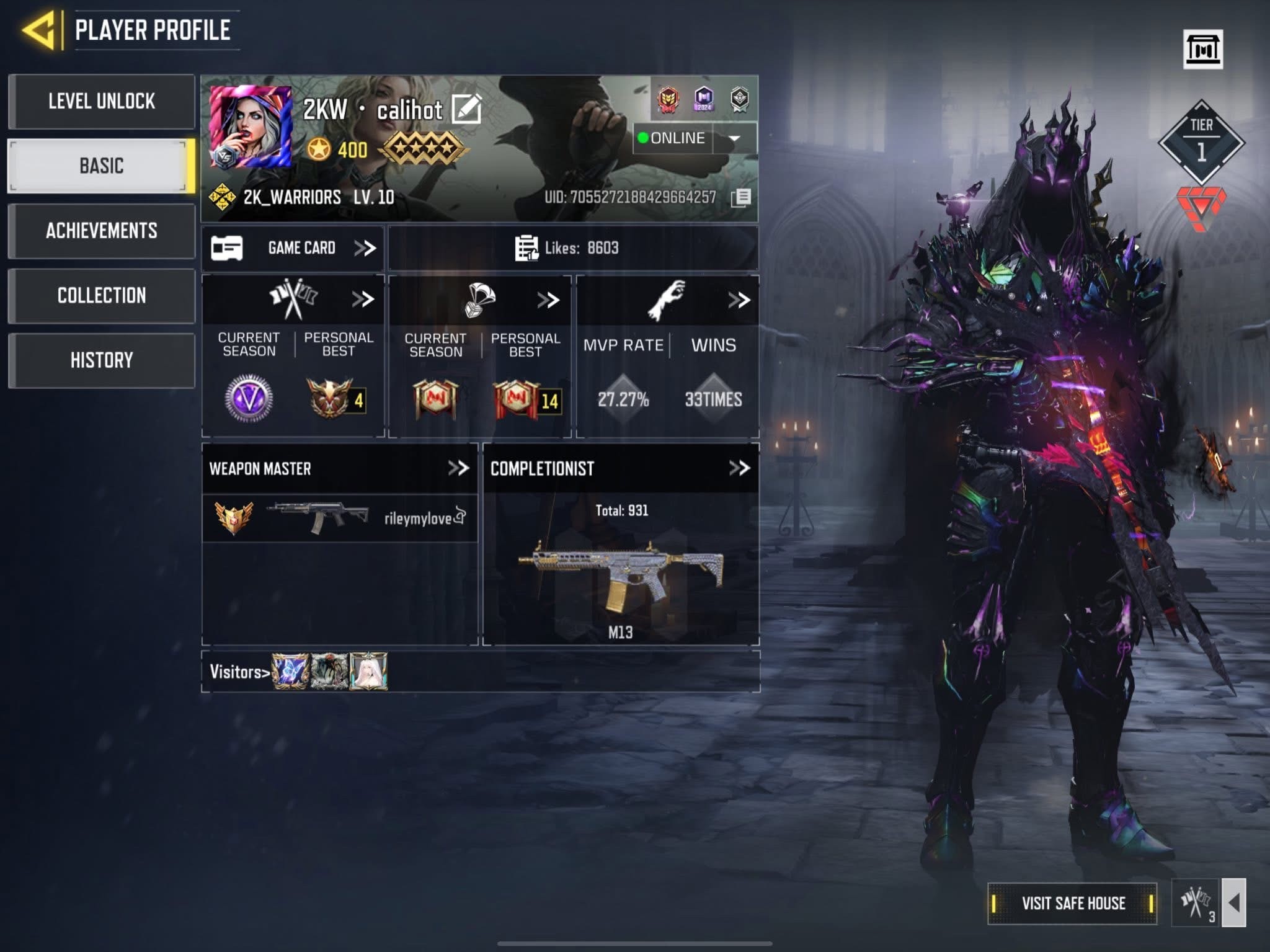Open the Game Card
This screenshot has width=1270, height=952.
[x=293, y=248]
